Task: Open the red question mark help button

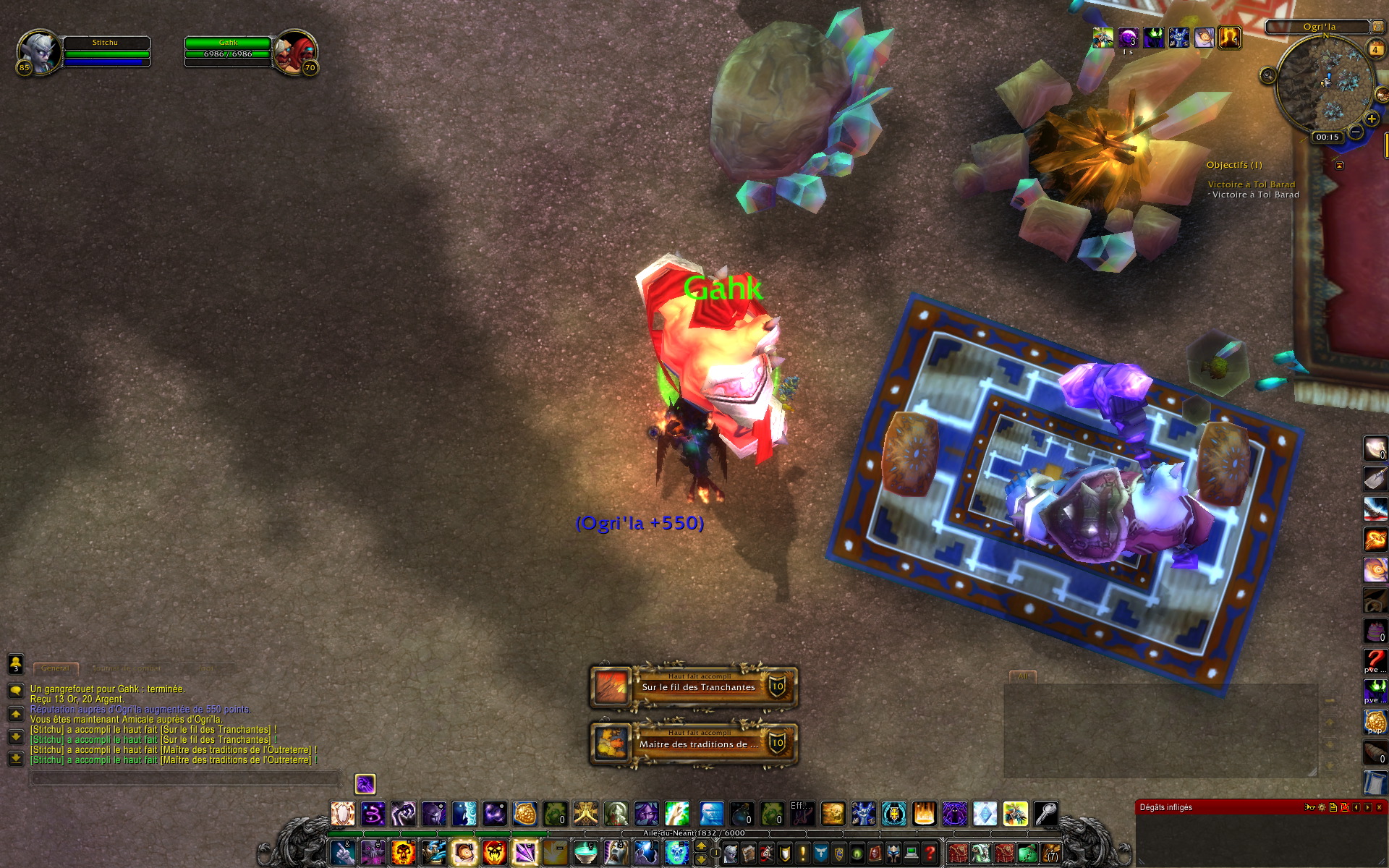Action: (930, 854)
